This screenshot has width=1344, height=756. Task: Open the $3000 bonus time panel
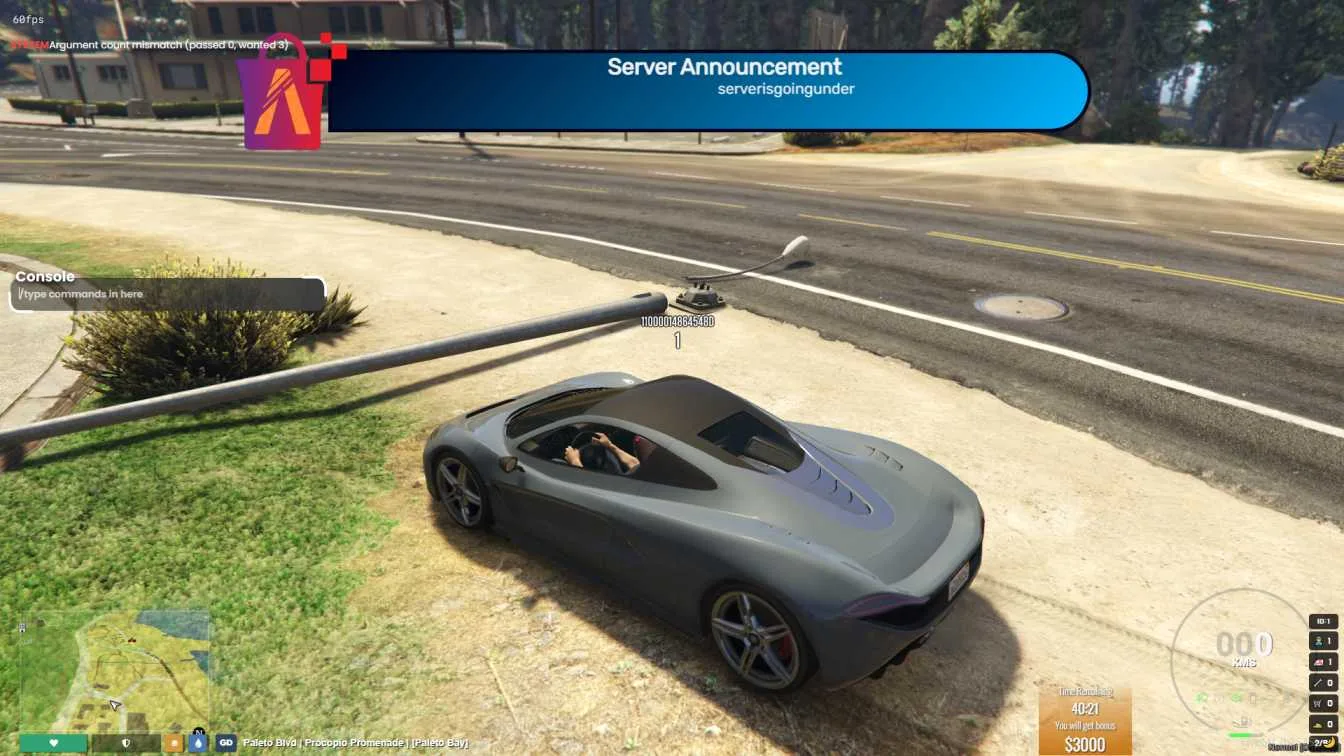click(x=1085, y=720)
